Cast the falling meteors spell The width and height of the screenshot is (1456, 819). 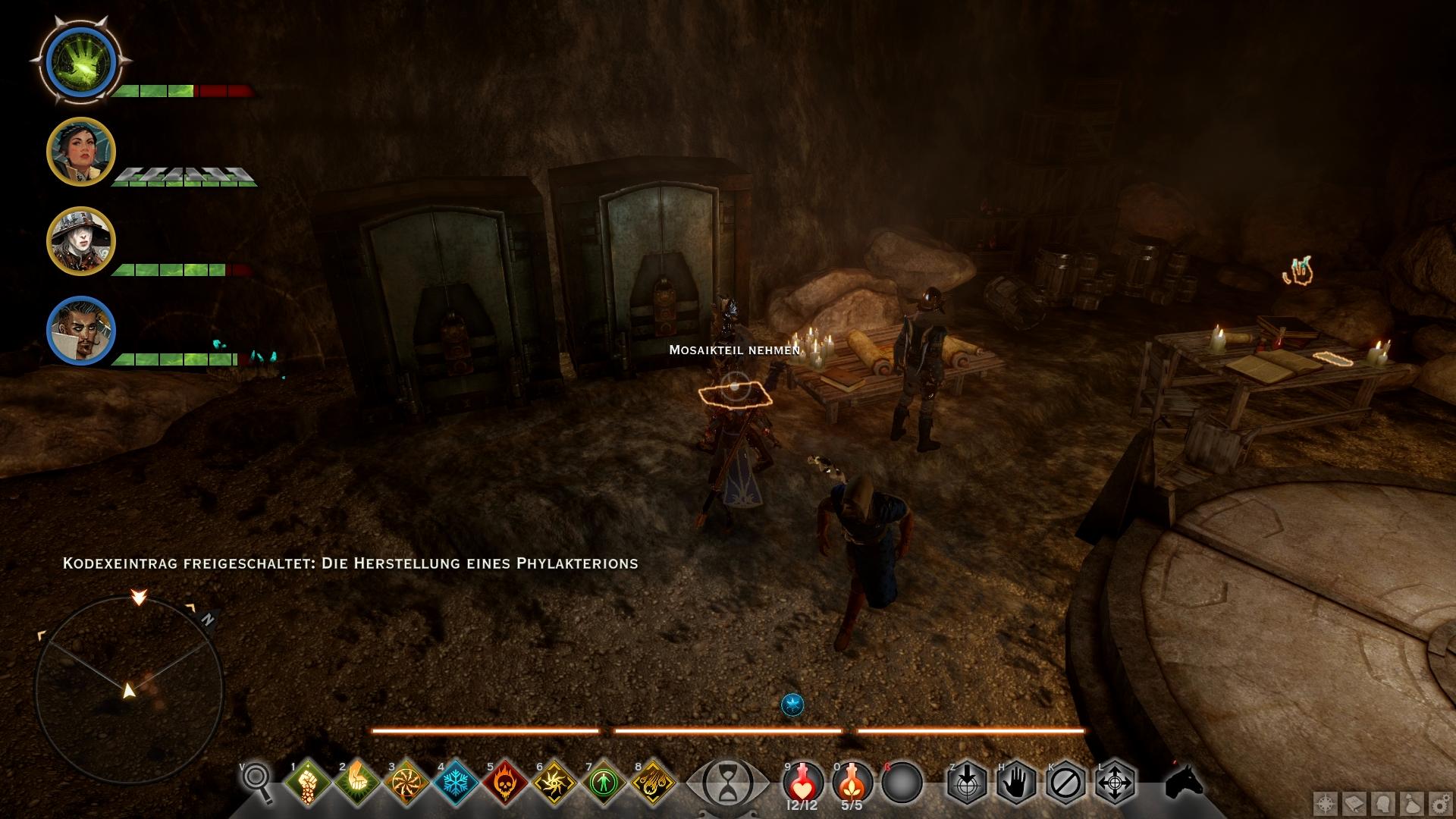pyautogui.click(x=652, y=783)
